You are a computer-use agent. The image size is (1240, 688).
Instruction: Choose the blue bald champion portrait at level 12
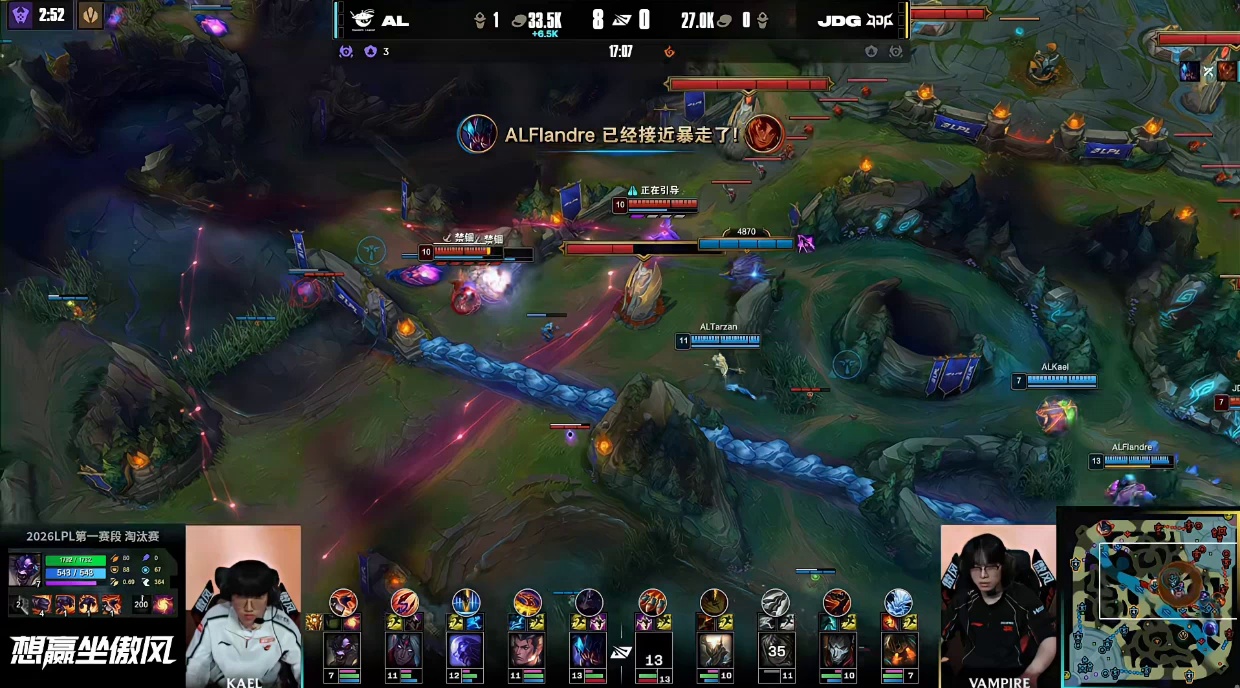point(465,651)
